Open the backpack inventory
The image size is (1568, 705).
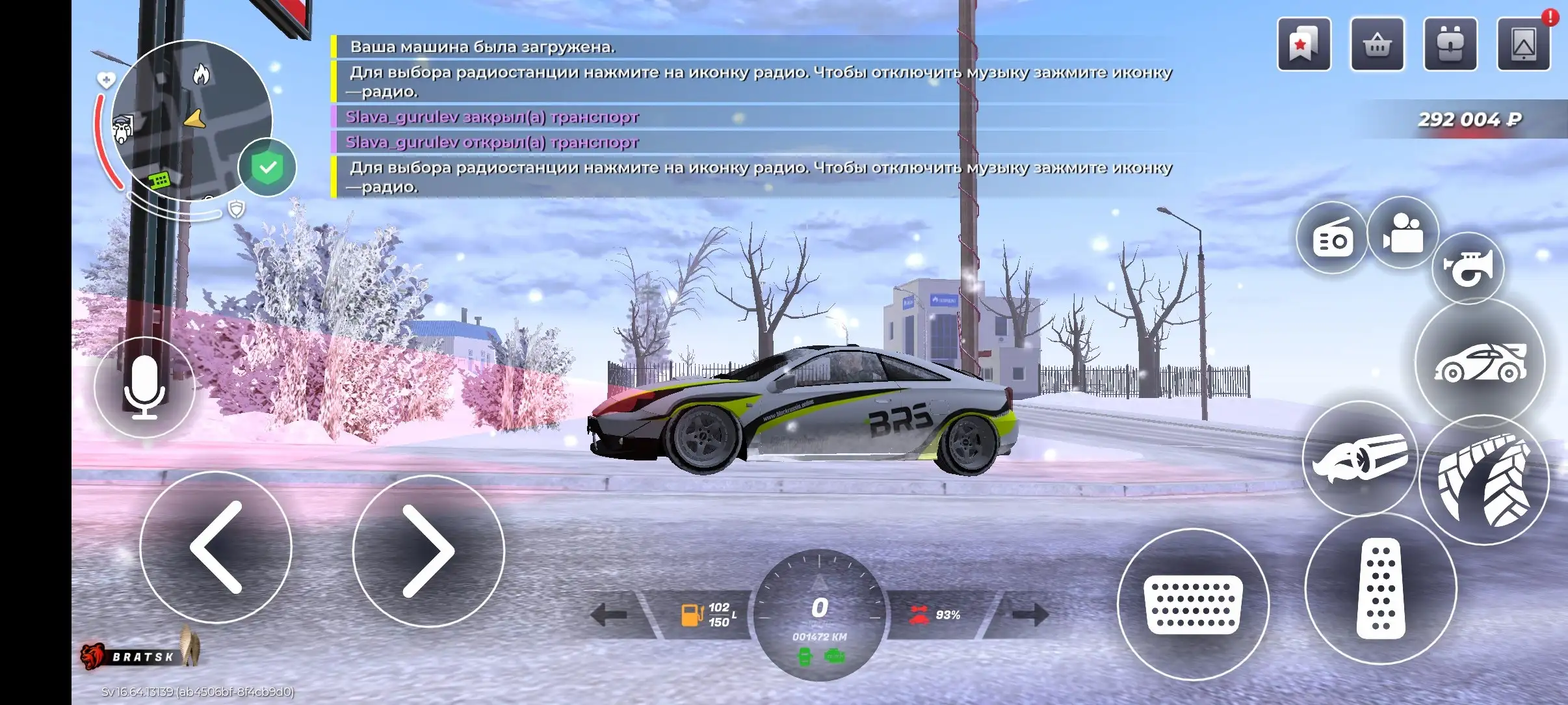click(x=1450, y=44)
